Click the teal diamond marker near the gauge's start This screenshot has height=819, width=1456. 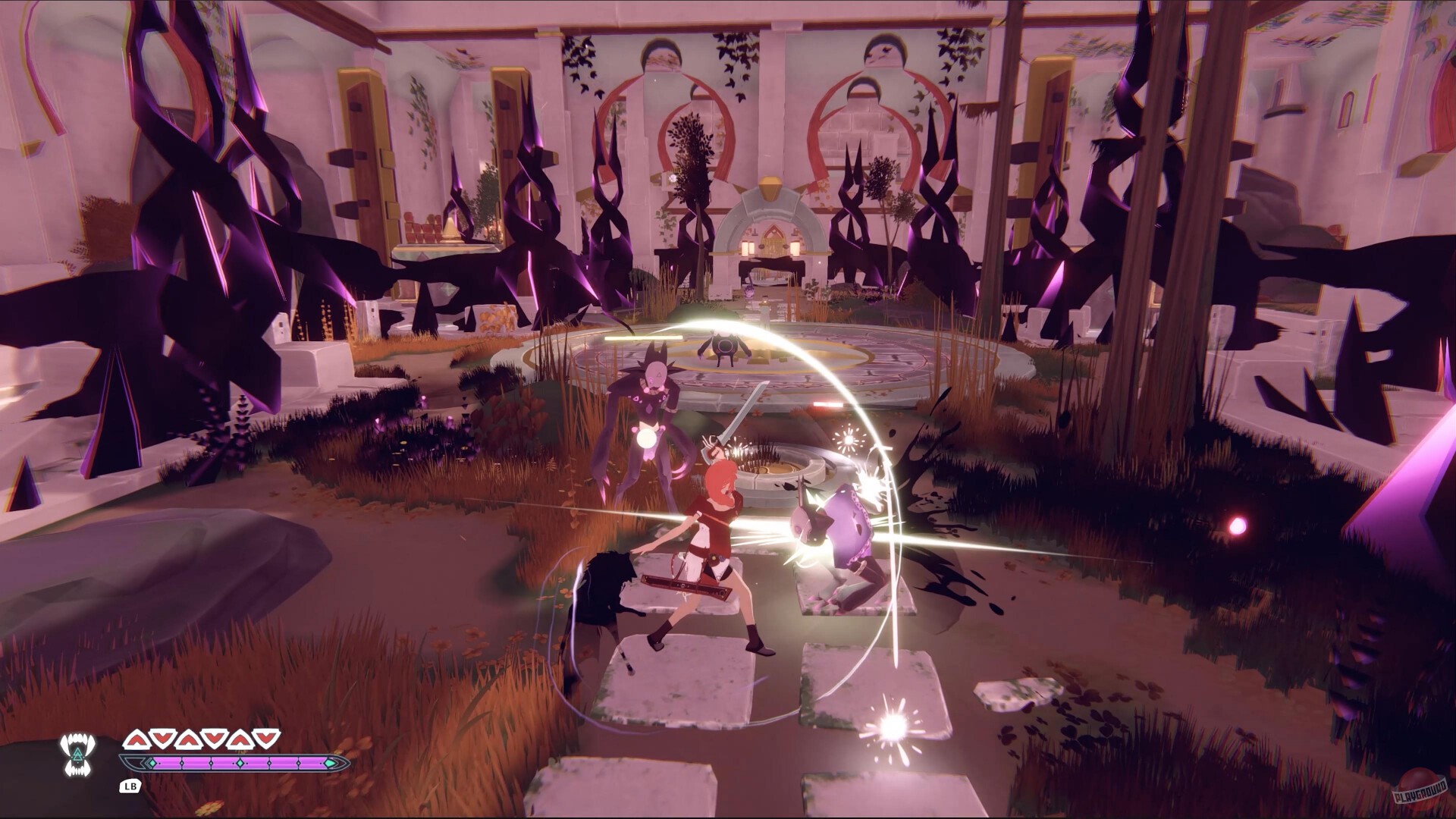152,763
